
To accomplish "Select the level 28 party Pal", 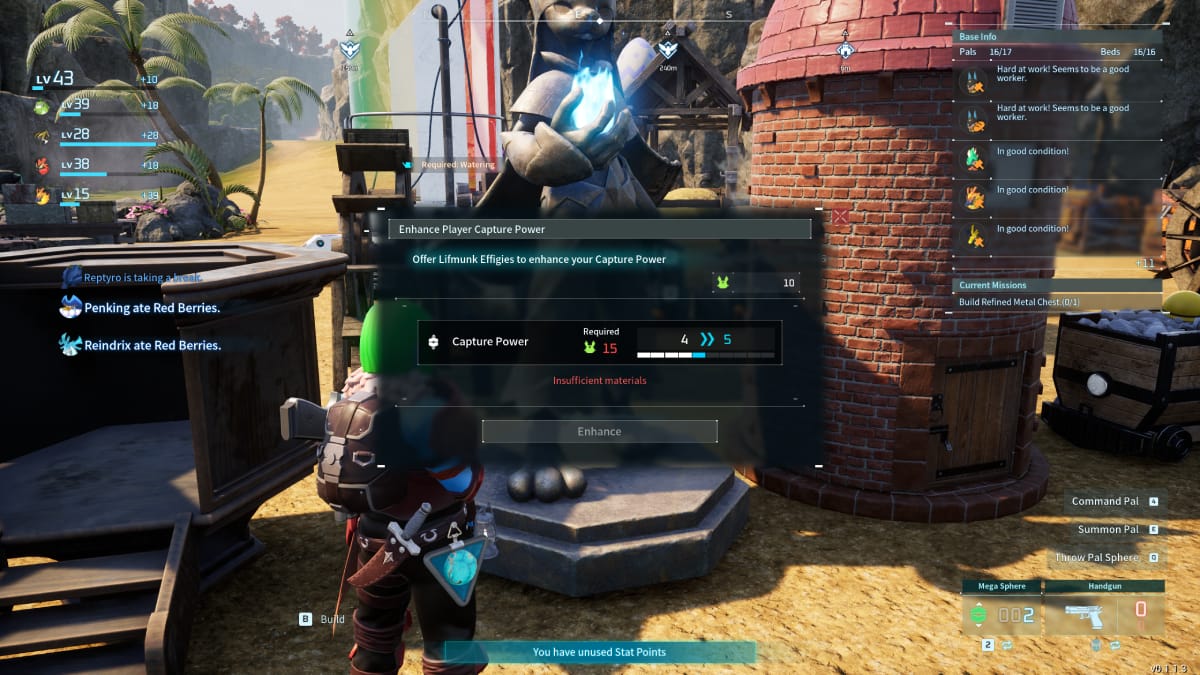I will [95, 136].
